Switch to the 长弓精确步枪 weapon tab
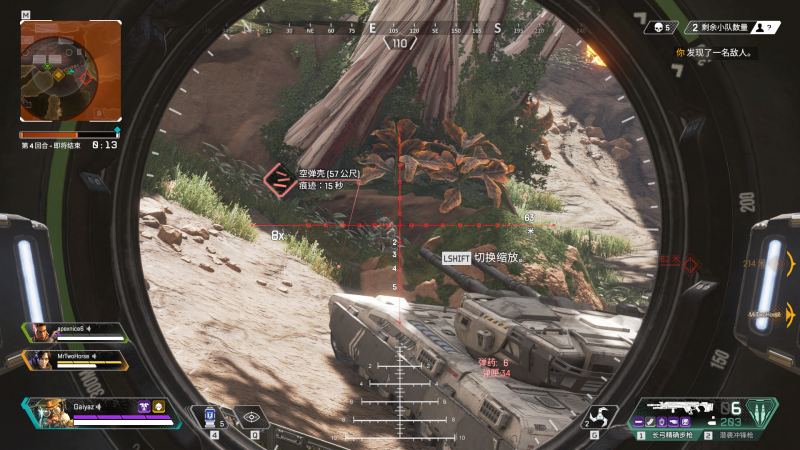The height and width of the screenshot is (450, 800). pos(668,435)
